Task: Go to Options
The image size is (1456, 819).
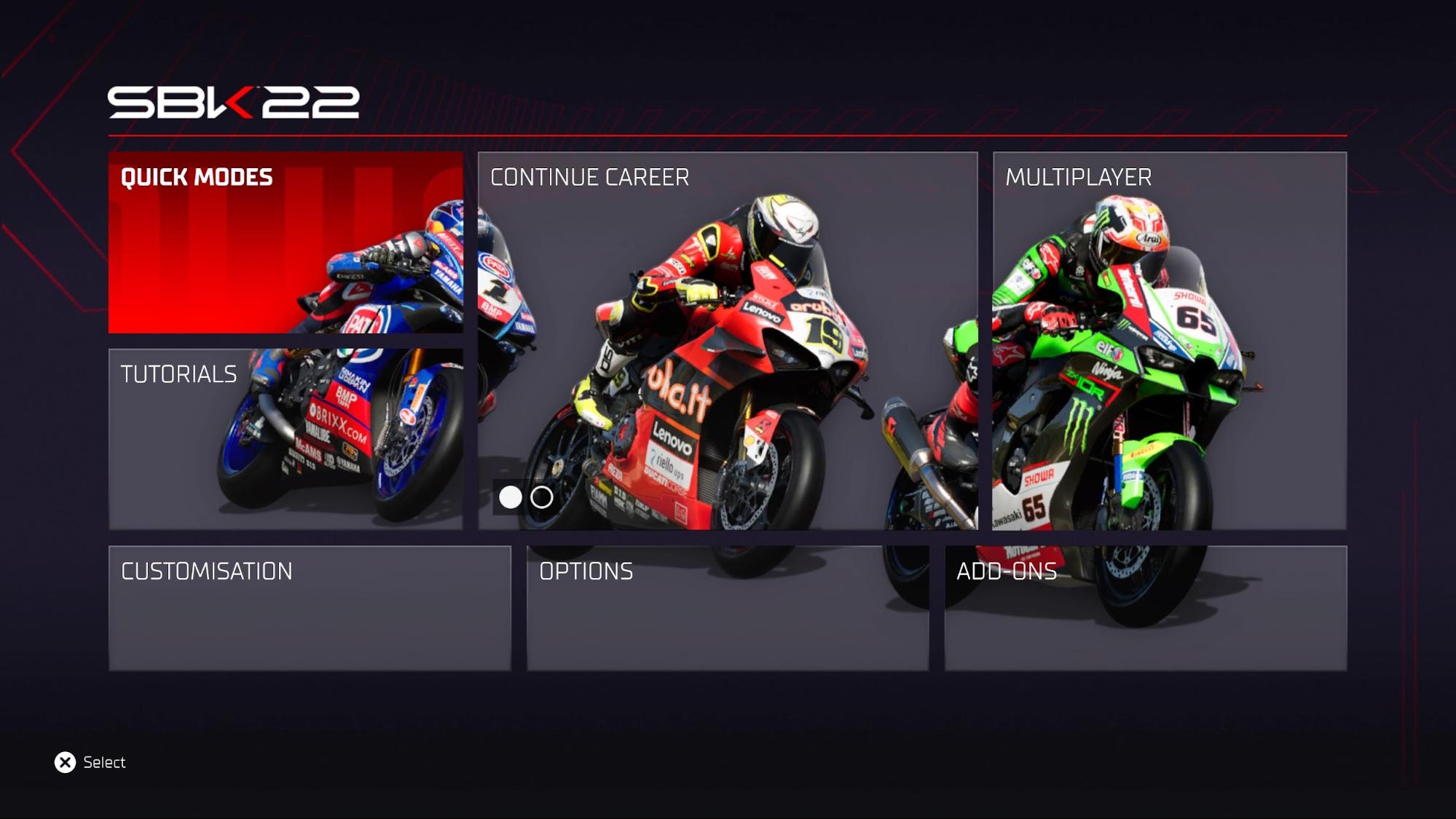Action: coord(727,607)
